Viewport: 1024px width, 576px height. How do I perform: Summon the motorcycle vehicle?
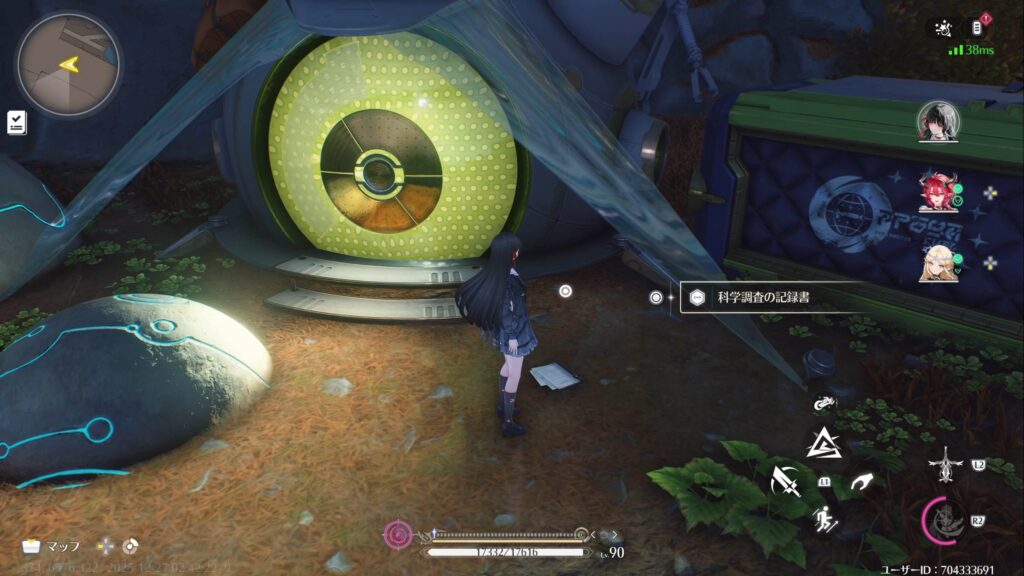pos(825,405)
